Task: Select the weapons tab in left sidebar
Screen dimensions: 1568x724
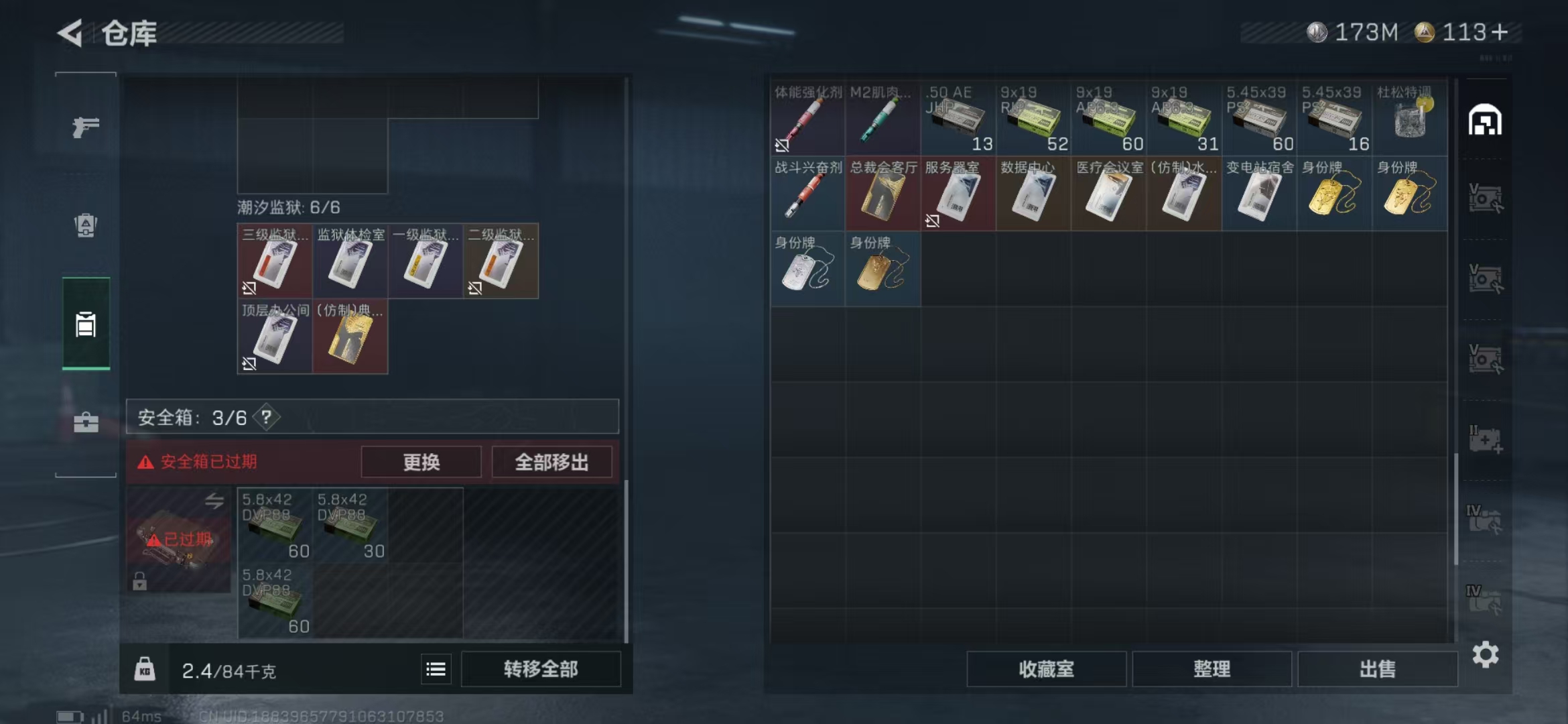Action: click(x=85, y=126)
